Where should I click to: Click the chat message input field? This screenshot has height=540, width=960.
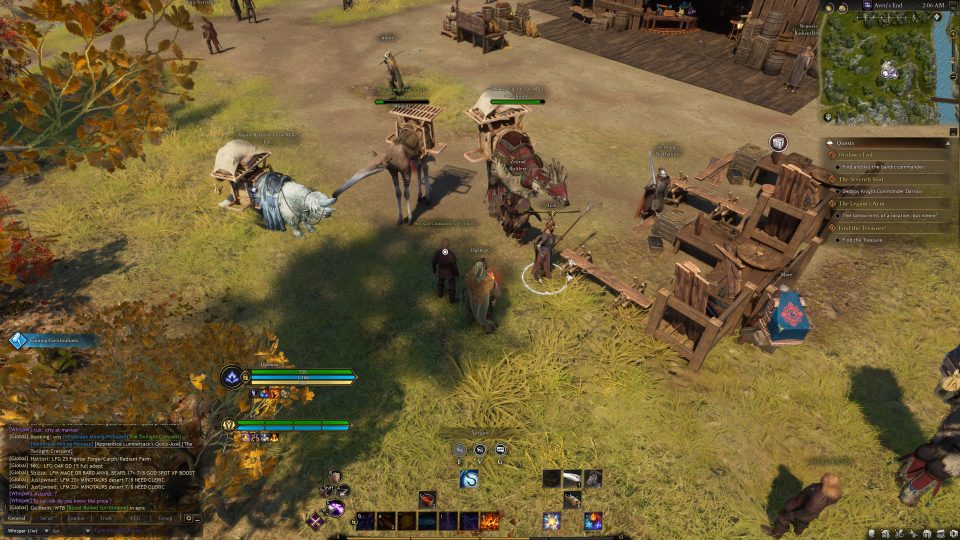(130, 530)
